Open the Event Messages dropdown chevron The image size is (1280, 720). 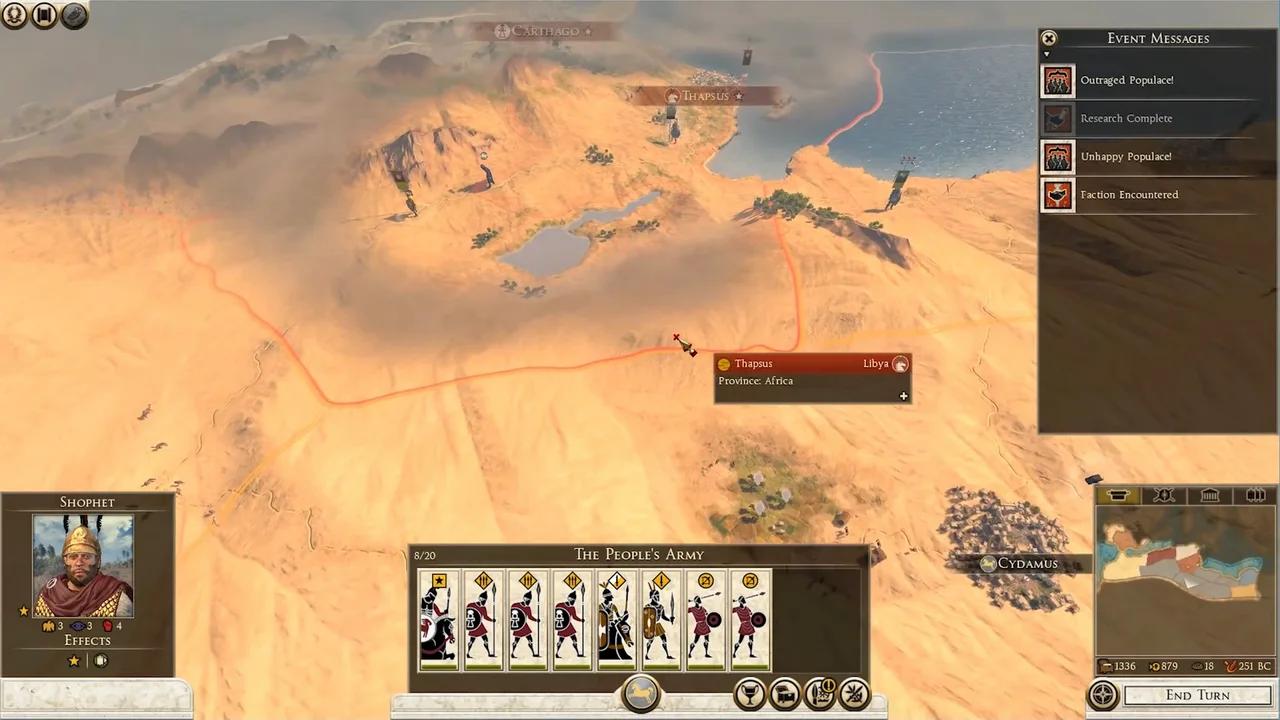point(1047,54)
